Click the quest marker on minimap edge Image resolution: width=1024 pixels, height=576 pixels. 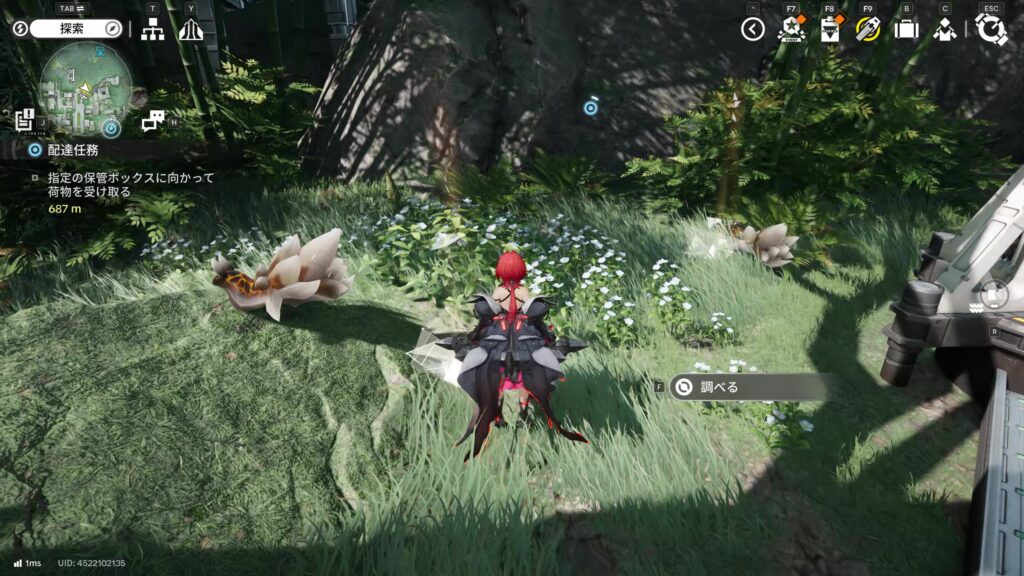point(111,128)
